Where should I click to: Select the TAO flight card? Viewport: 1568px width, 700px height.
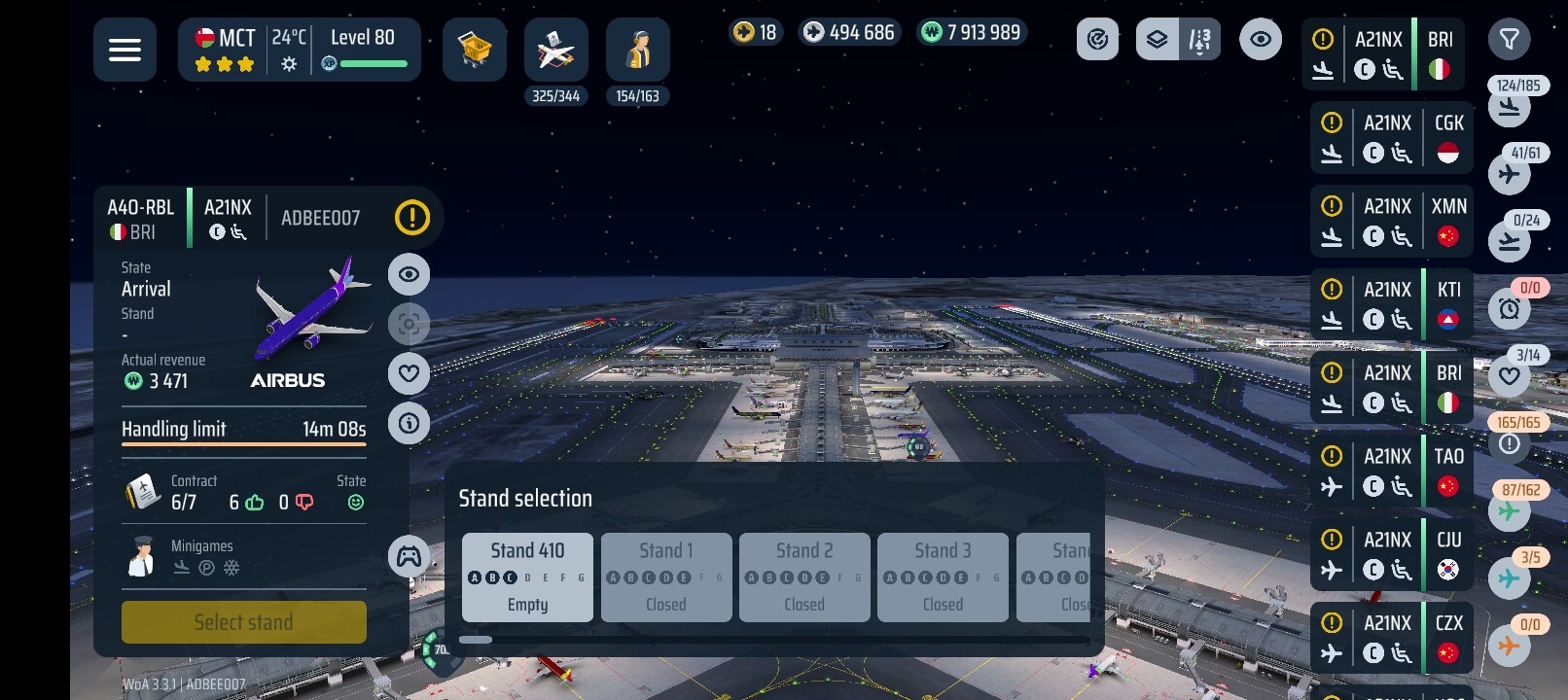point(1391,472)
